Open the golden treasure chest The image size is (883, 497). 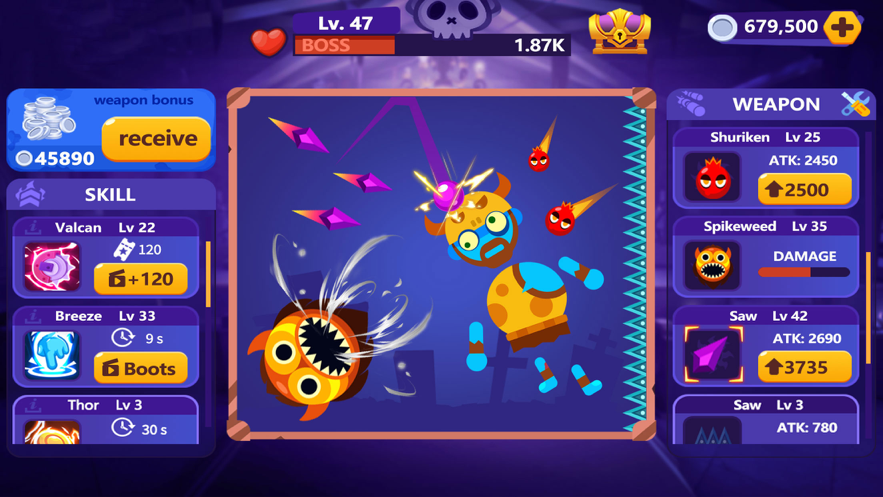coord(620,31)
